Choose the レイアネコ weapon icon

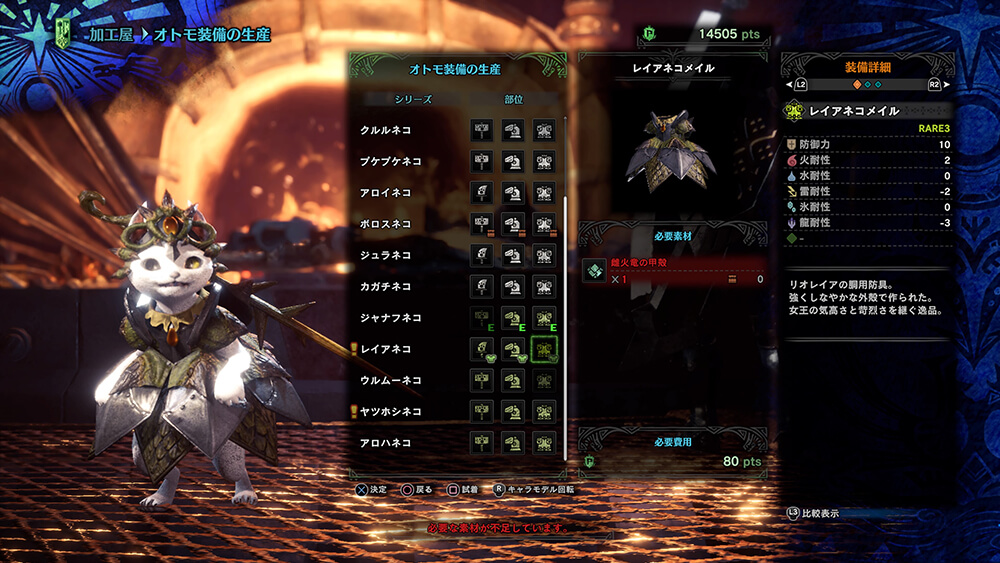481,349
